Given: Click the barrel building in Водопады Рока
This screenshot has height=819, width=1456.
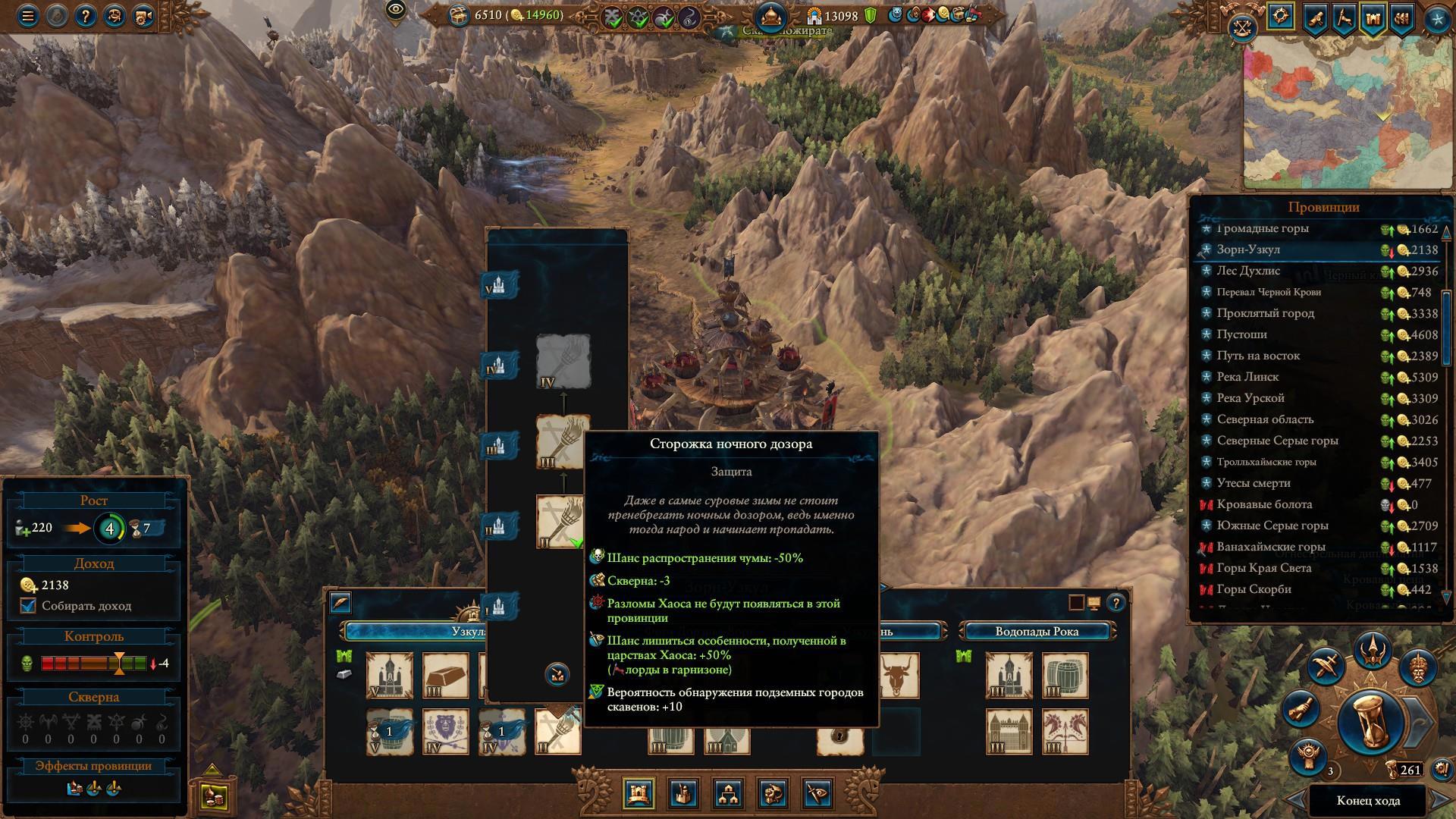Looking at the screenshot, I should tap(1065, 675).
